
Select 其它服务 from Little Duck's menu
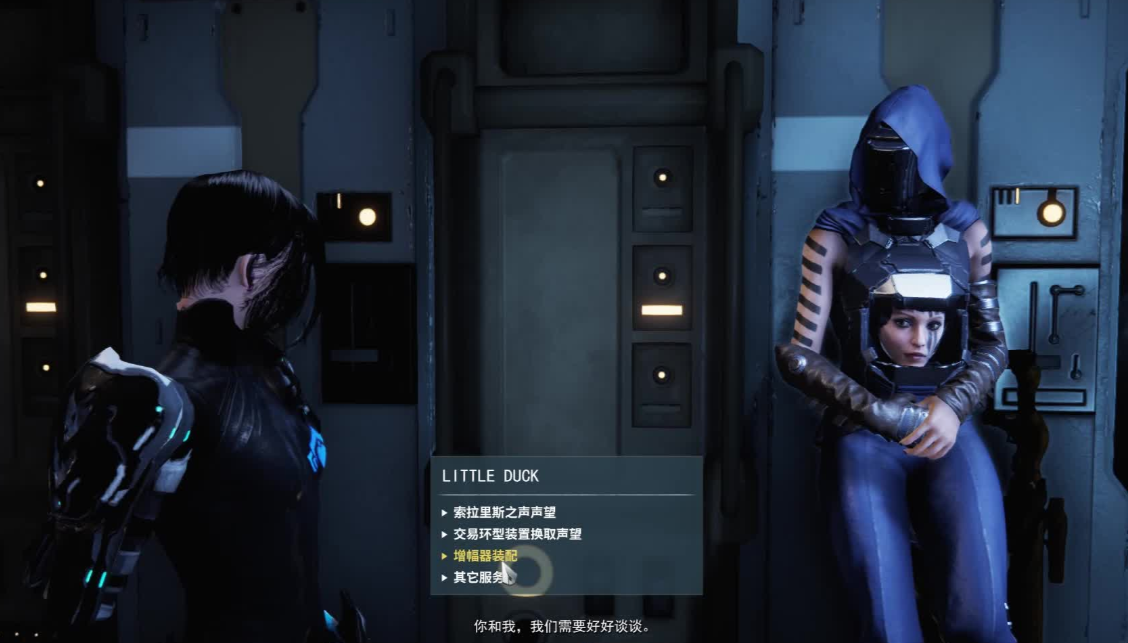point(479,577)
